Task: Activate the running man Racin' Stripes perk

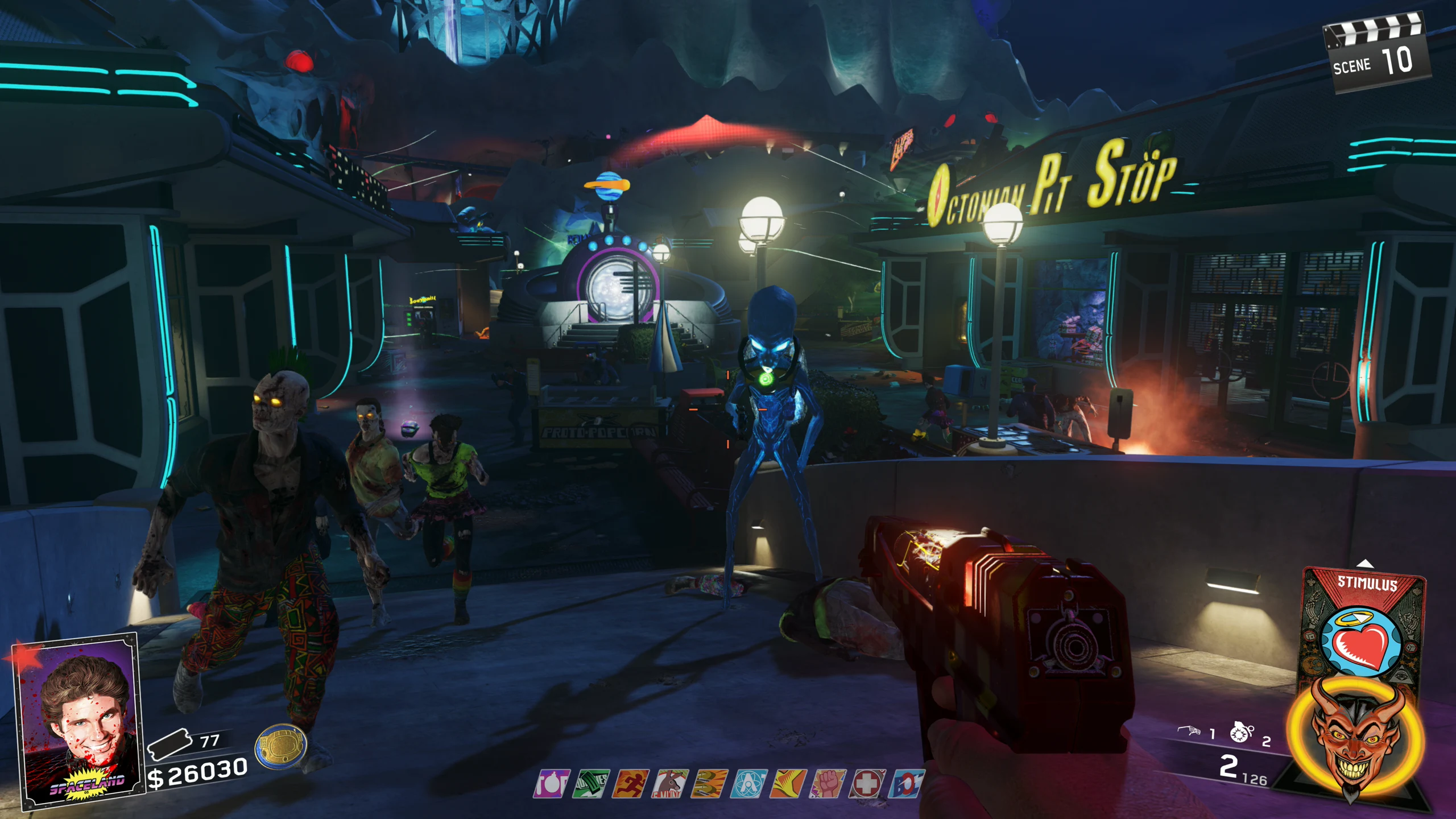Action: pyautogui.click(x=631, y=784)
